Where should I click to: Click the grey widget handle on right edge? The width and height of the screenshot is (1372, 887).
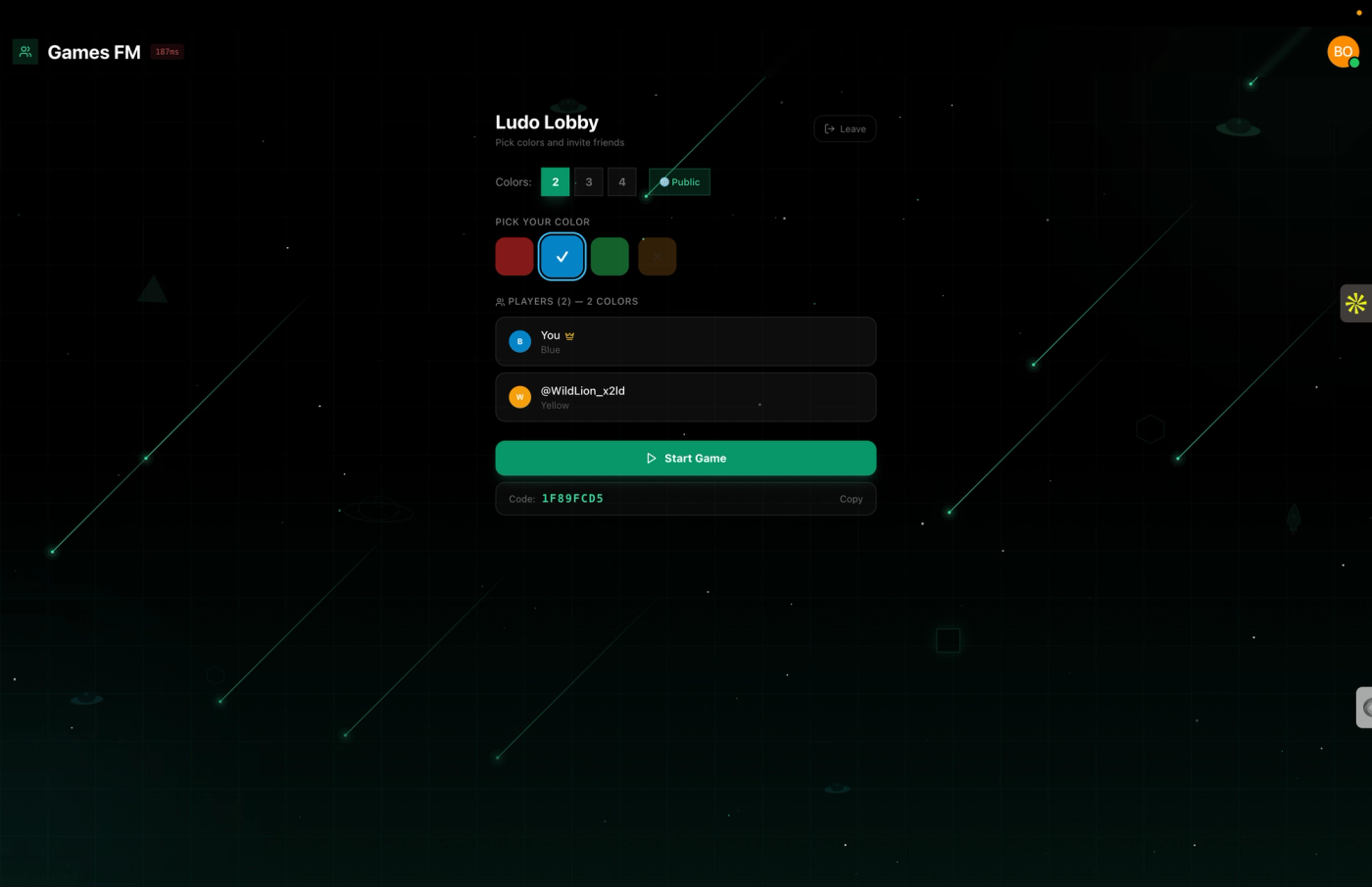click(x=1363, y=707)
